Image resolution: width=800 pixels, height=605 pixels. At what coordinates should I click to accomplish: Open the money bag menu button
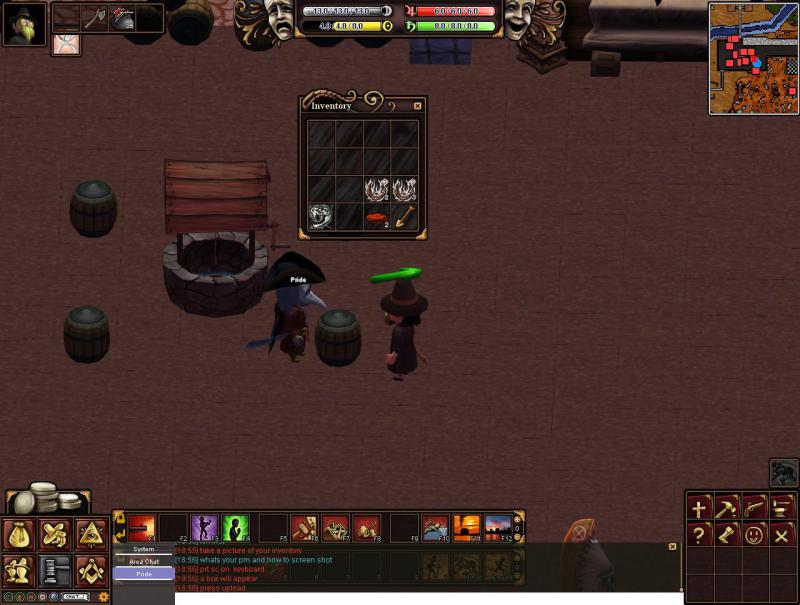[x=20, y=535]
